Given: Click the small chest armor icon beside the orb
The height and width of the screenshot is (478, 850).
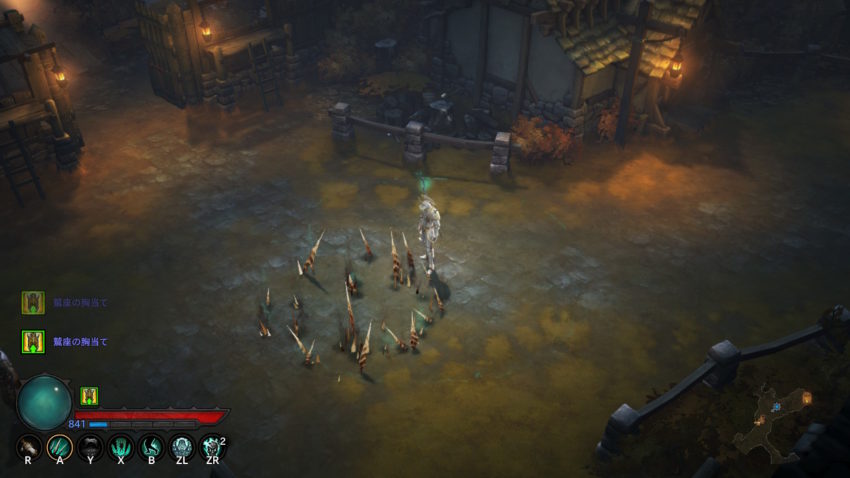Looking at the screenshot, I should pos(89,396).
